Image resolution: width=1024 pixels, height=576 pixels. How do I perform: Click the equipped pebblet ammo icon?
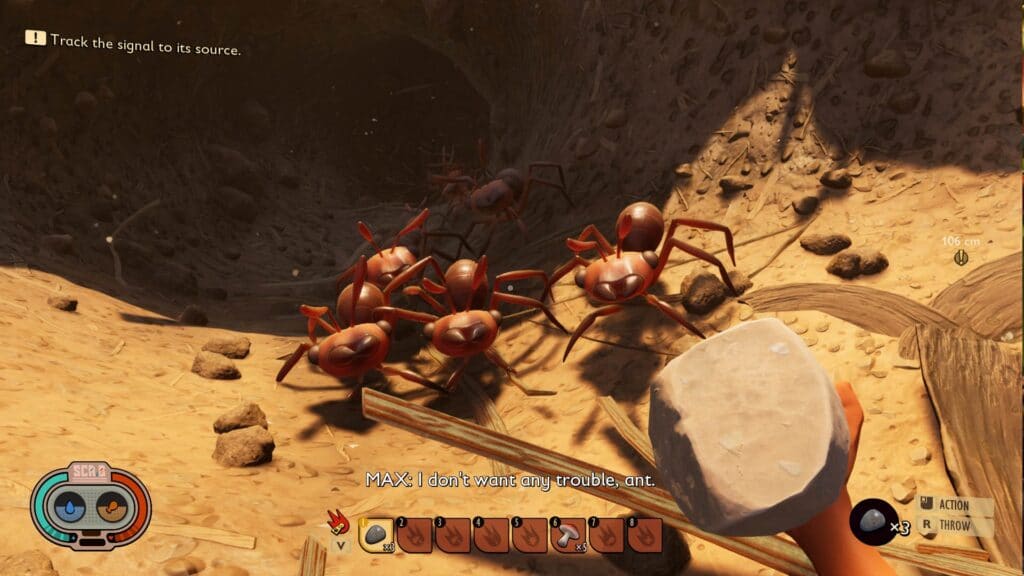pos(871,521)
